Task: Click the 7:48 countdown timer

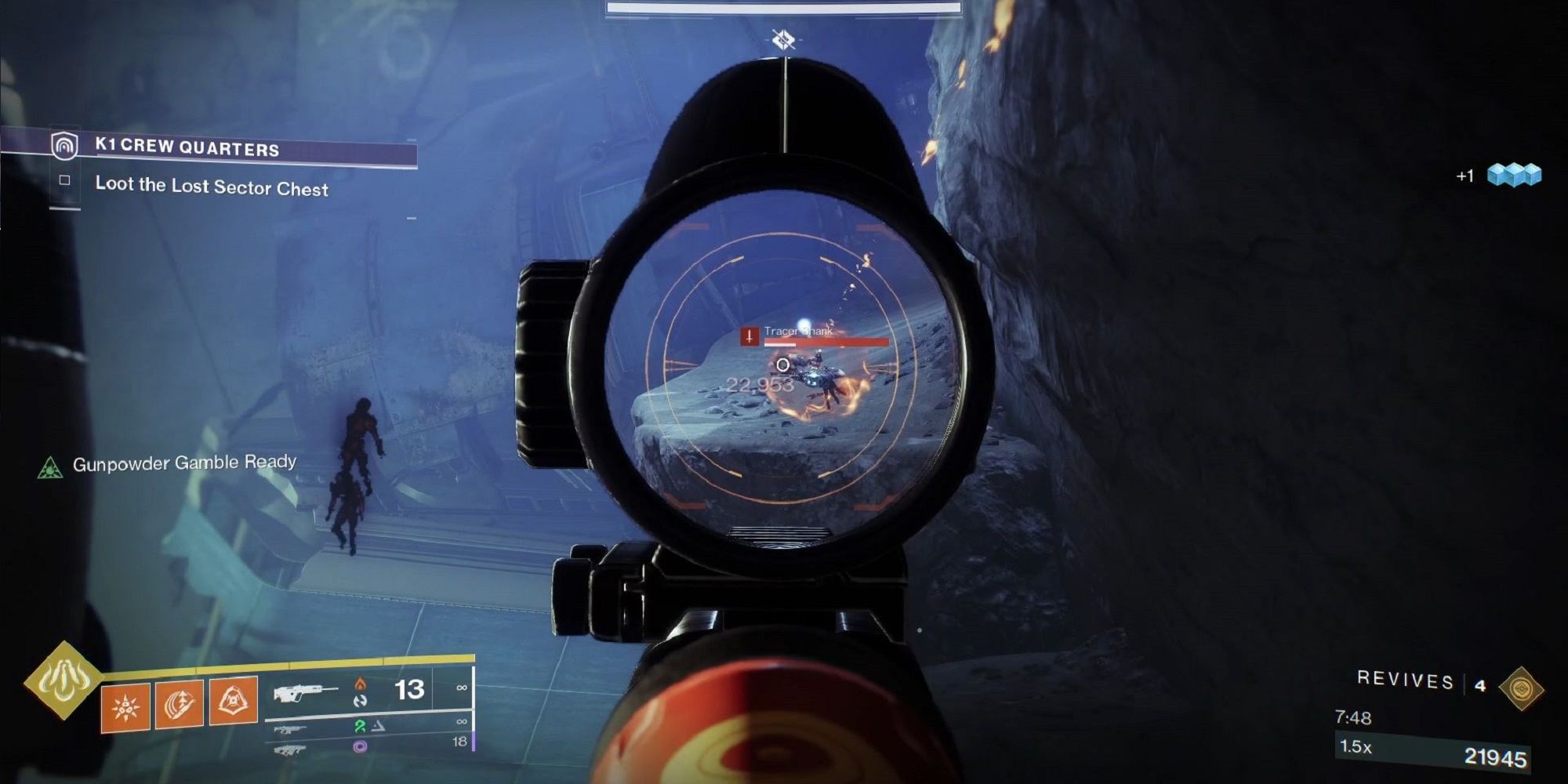Action: pos(1354,716)
